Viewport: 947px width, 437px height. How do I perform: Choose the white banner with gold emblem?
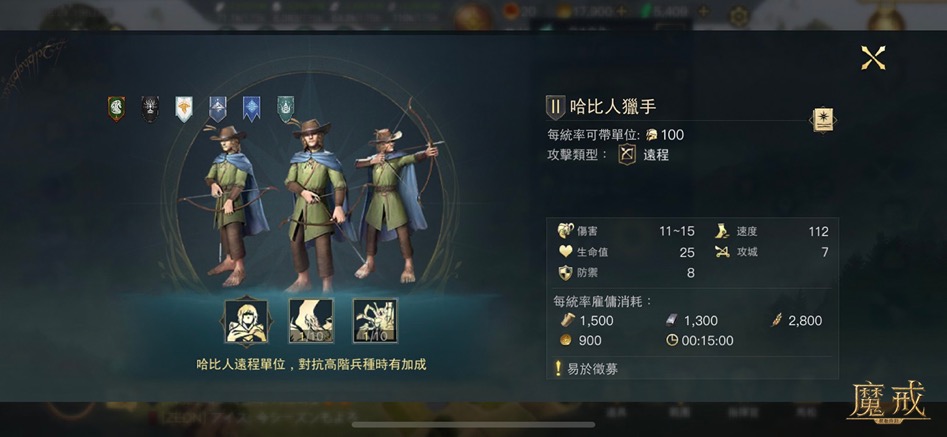(184, 108)
